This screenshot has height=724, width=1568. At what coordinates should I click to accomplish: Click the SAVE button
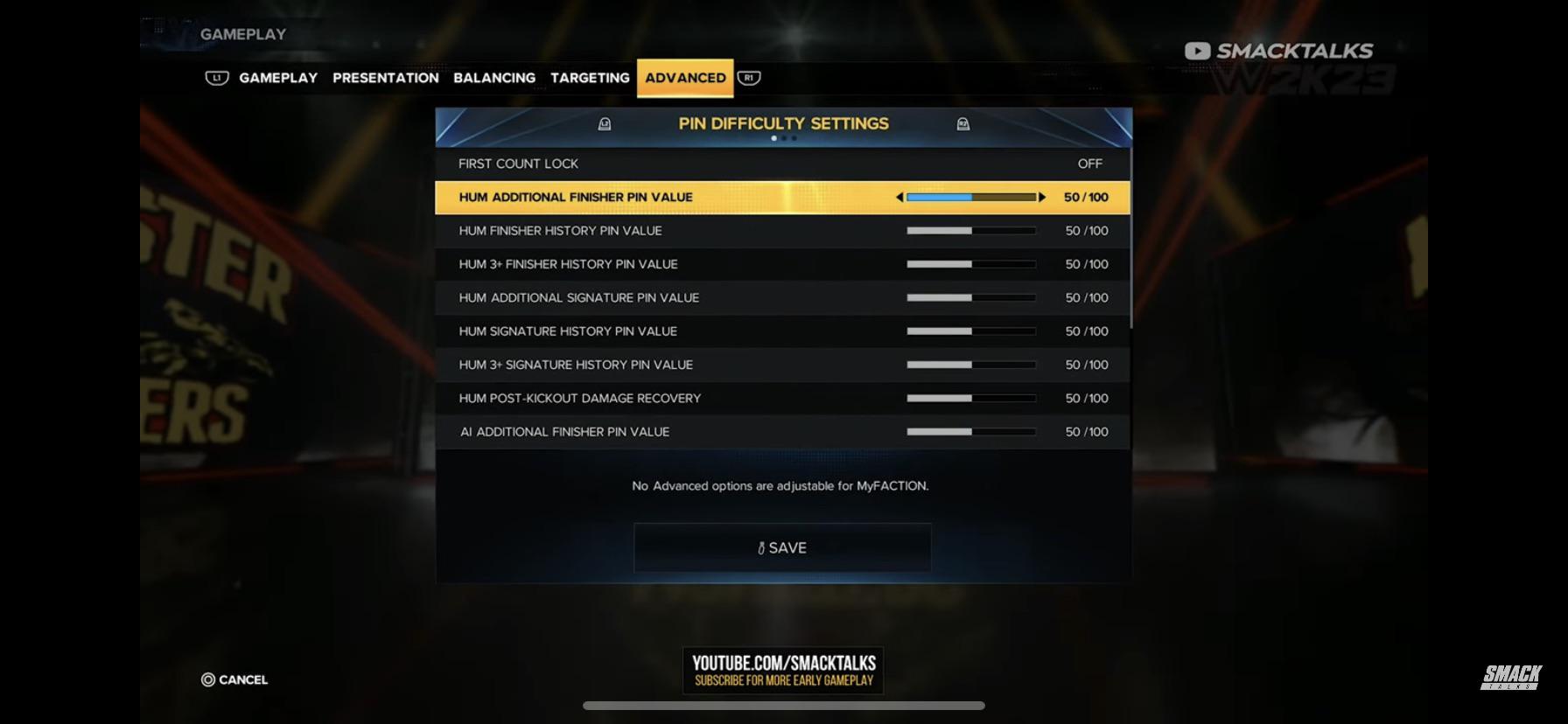click(781, 547)
